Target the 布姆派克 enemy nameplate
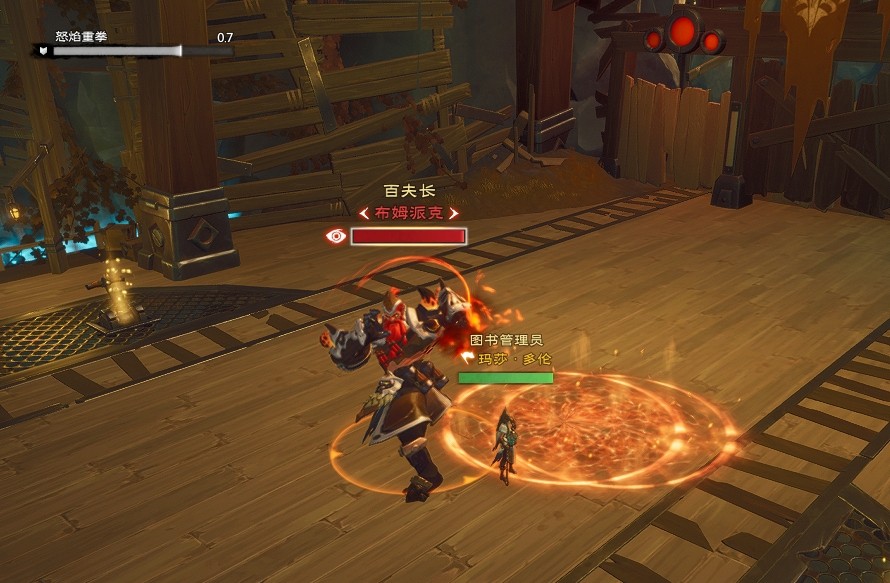This screenshot has height=583, width=890. (x=409, y=213)
